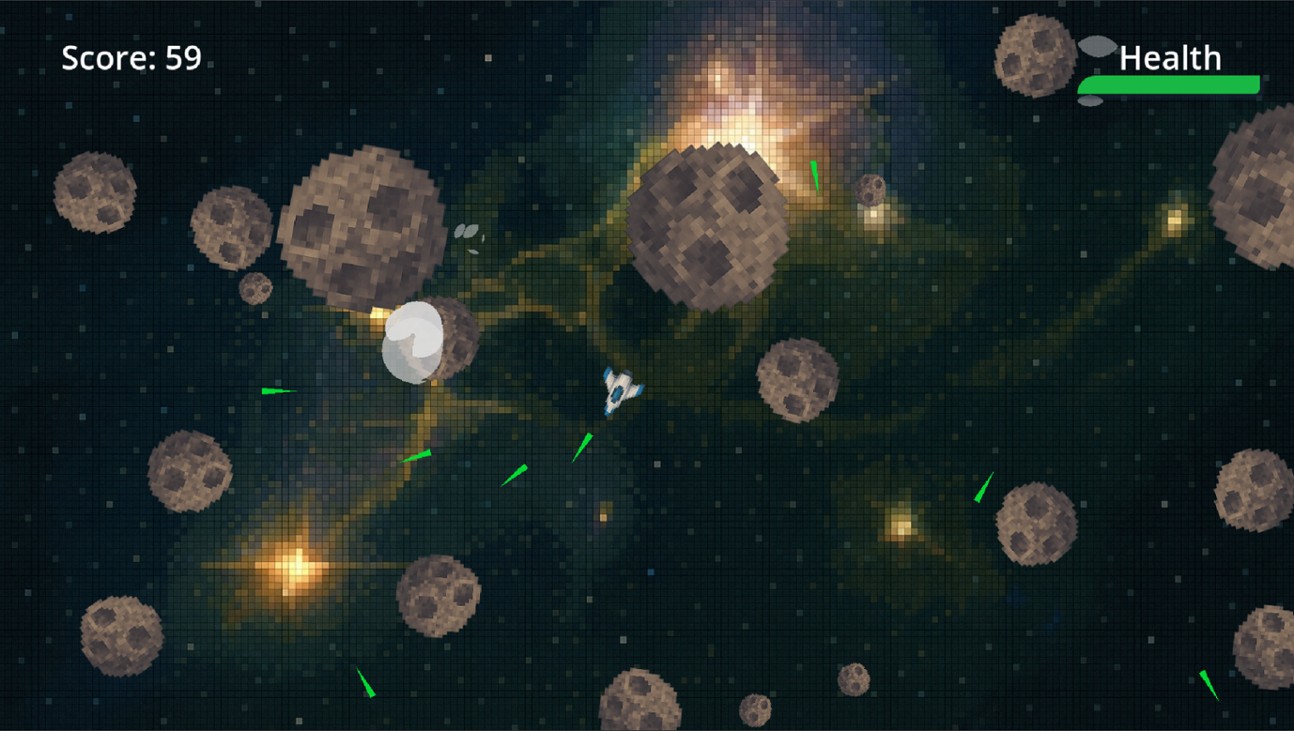Click the Health label text
The height and width of the screenshot is (731, 1294).
point(1171,59)
